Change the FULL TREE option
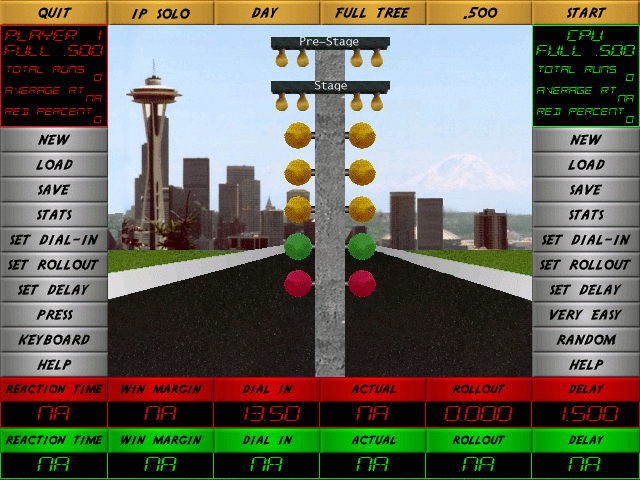 [x=373, y=13]
